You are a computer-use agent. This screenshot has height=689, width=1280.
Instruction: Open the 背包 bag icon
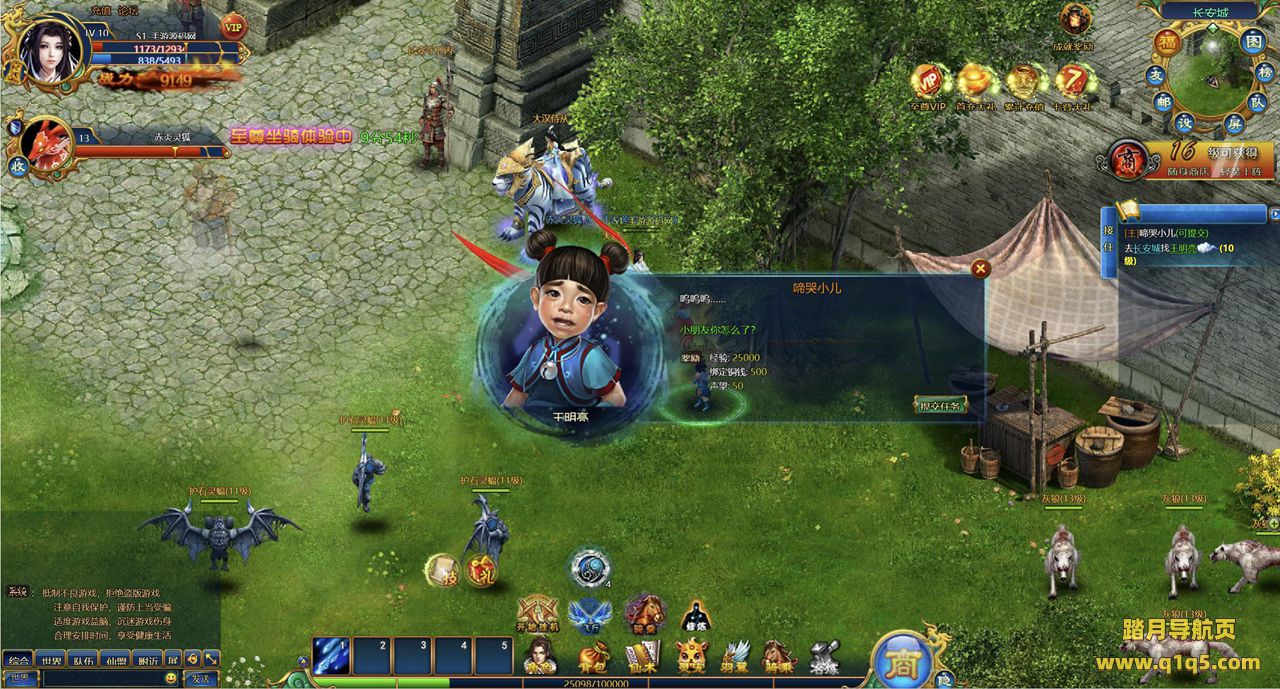coord(591,657)
